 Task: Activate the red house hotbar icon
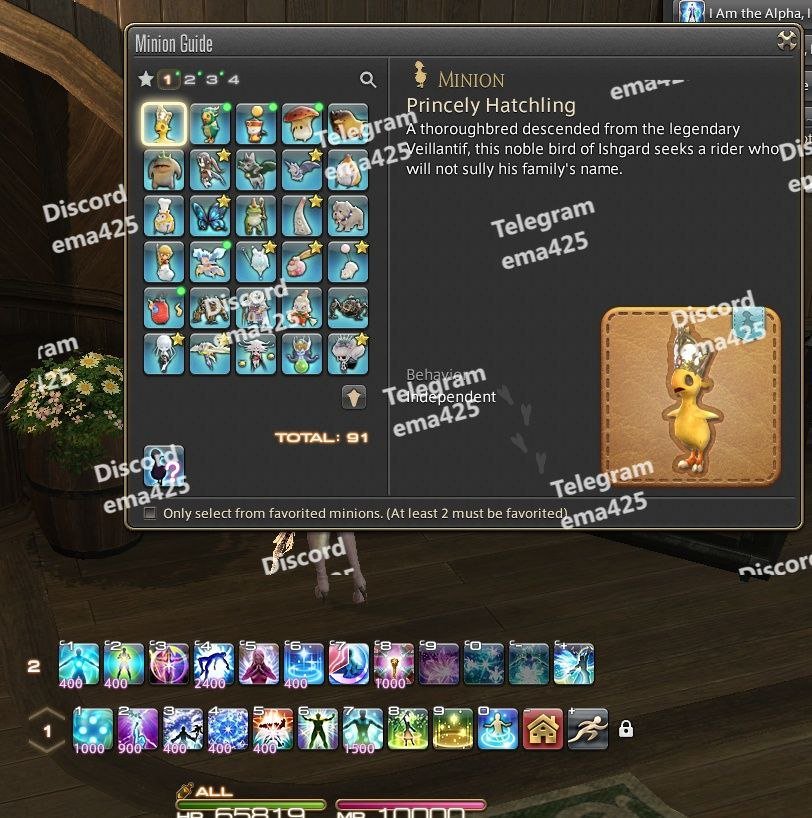click(543, 730)
